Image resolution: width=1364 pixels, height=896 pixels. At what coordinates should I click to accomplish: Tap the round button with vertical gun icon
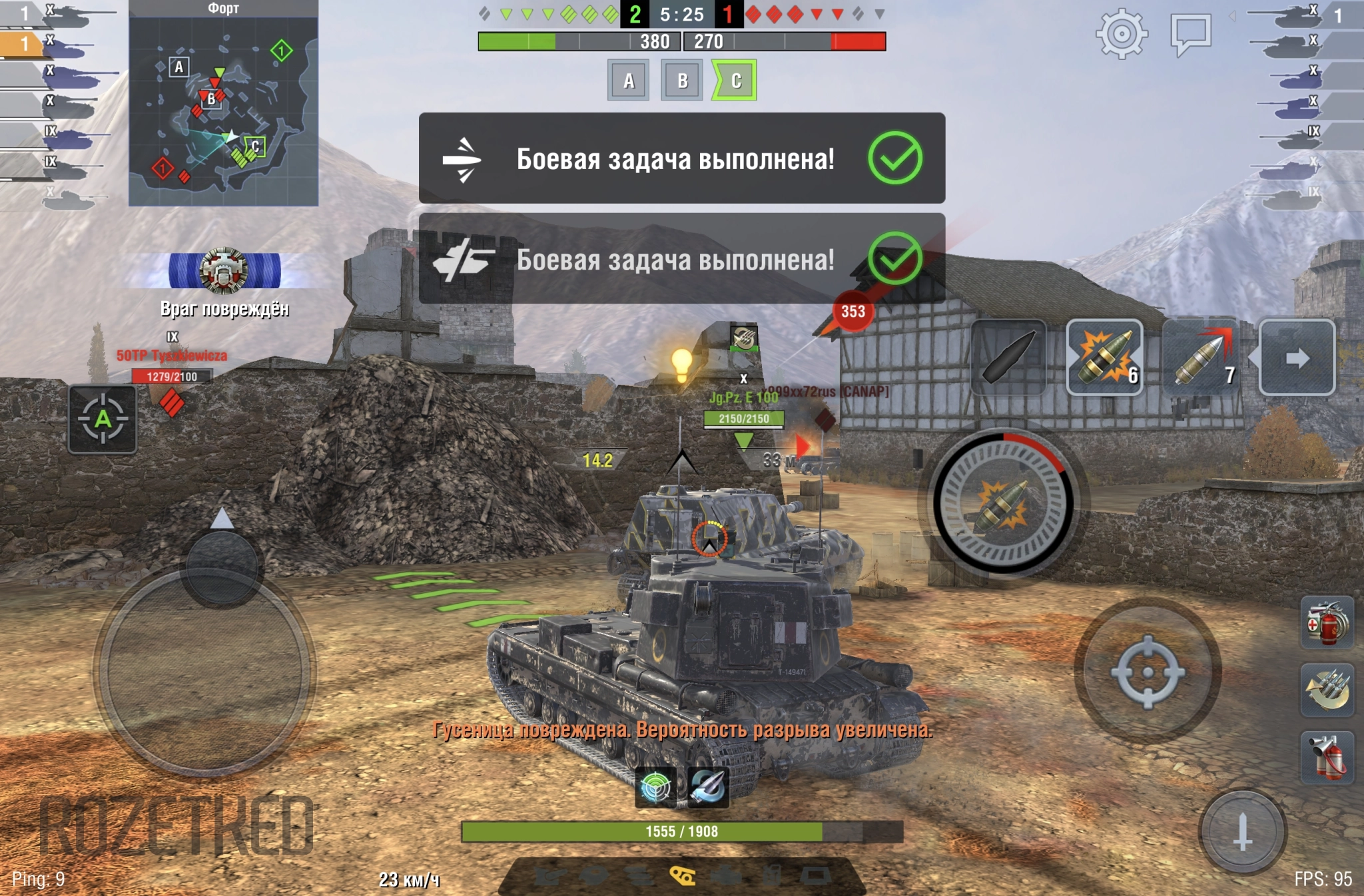click(x=1242, y=831)
